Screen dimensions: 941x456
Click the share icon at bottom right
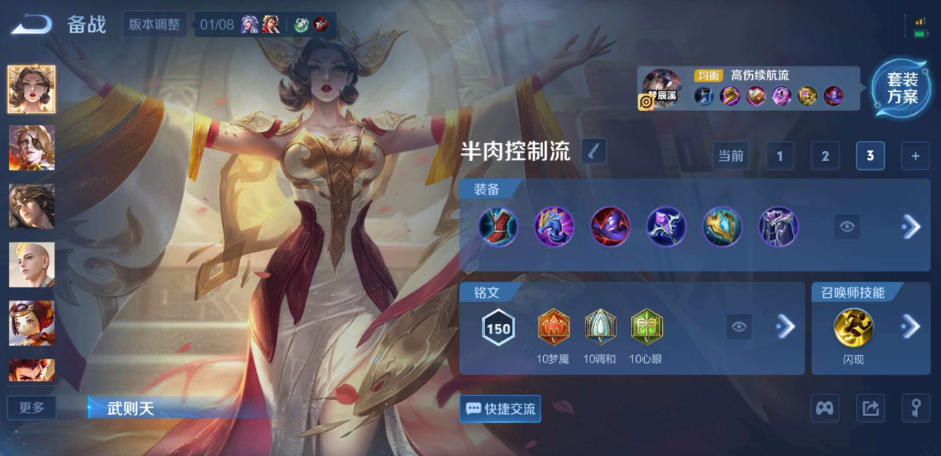coord(870,408)
